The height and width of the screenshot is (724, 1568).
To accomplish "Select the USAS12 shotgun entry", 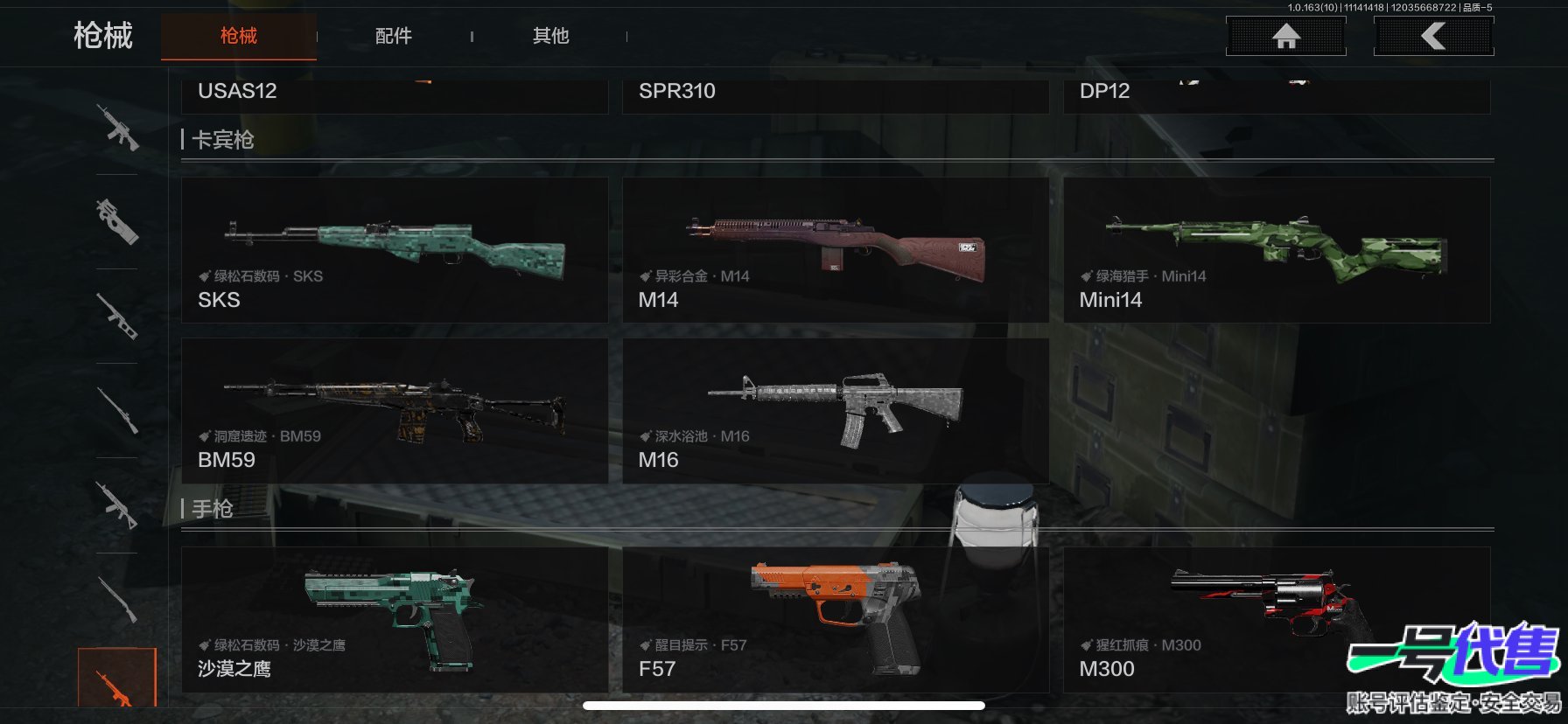I will pos(395,94).
